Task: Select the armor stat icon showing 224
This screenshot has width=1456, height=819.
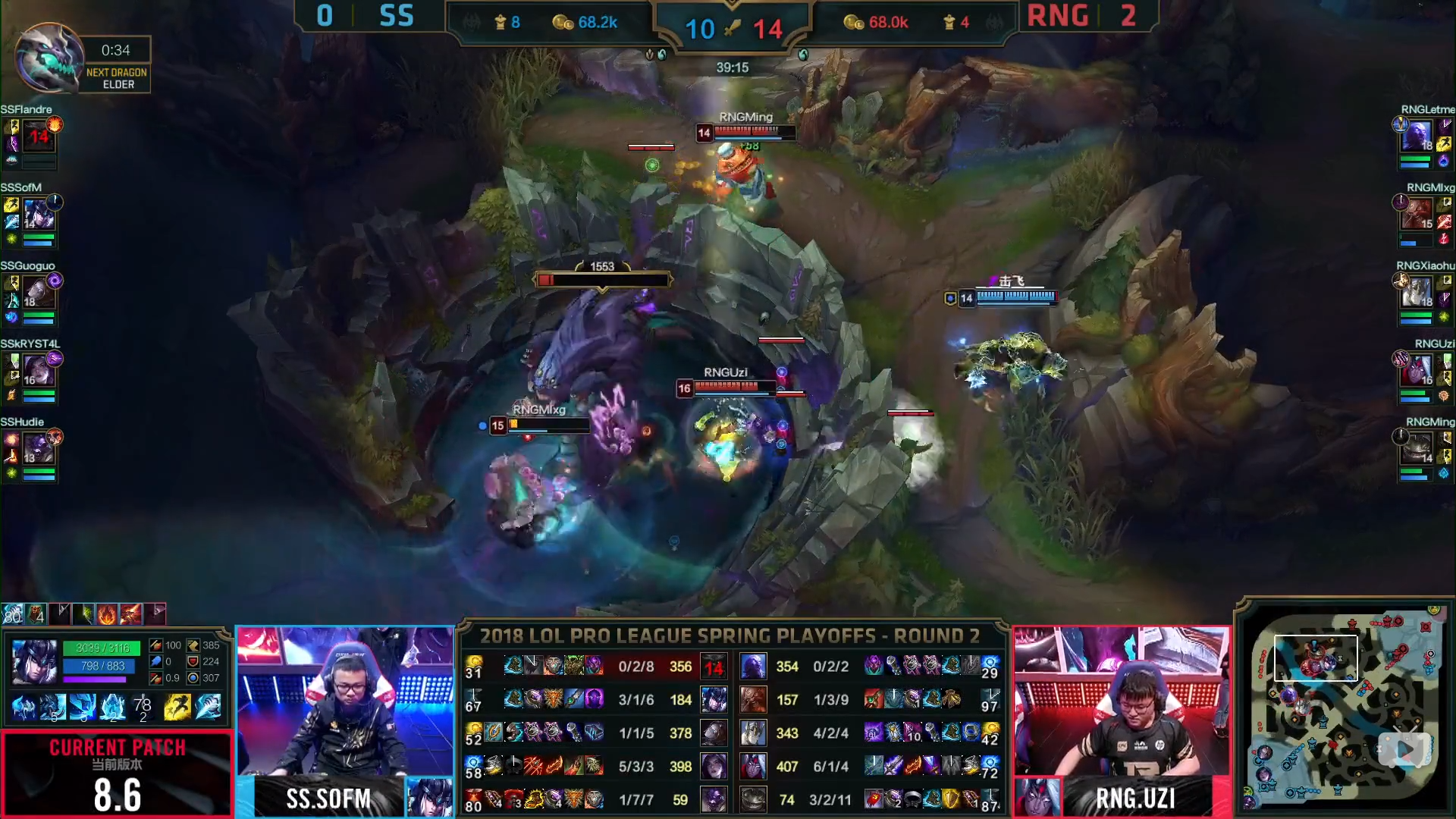Action: 193,663
